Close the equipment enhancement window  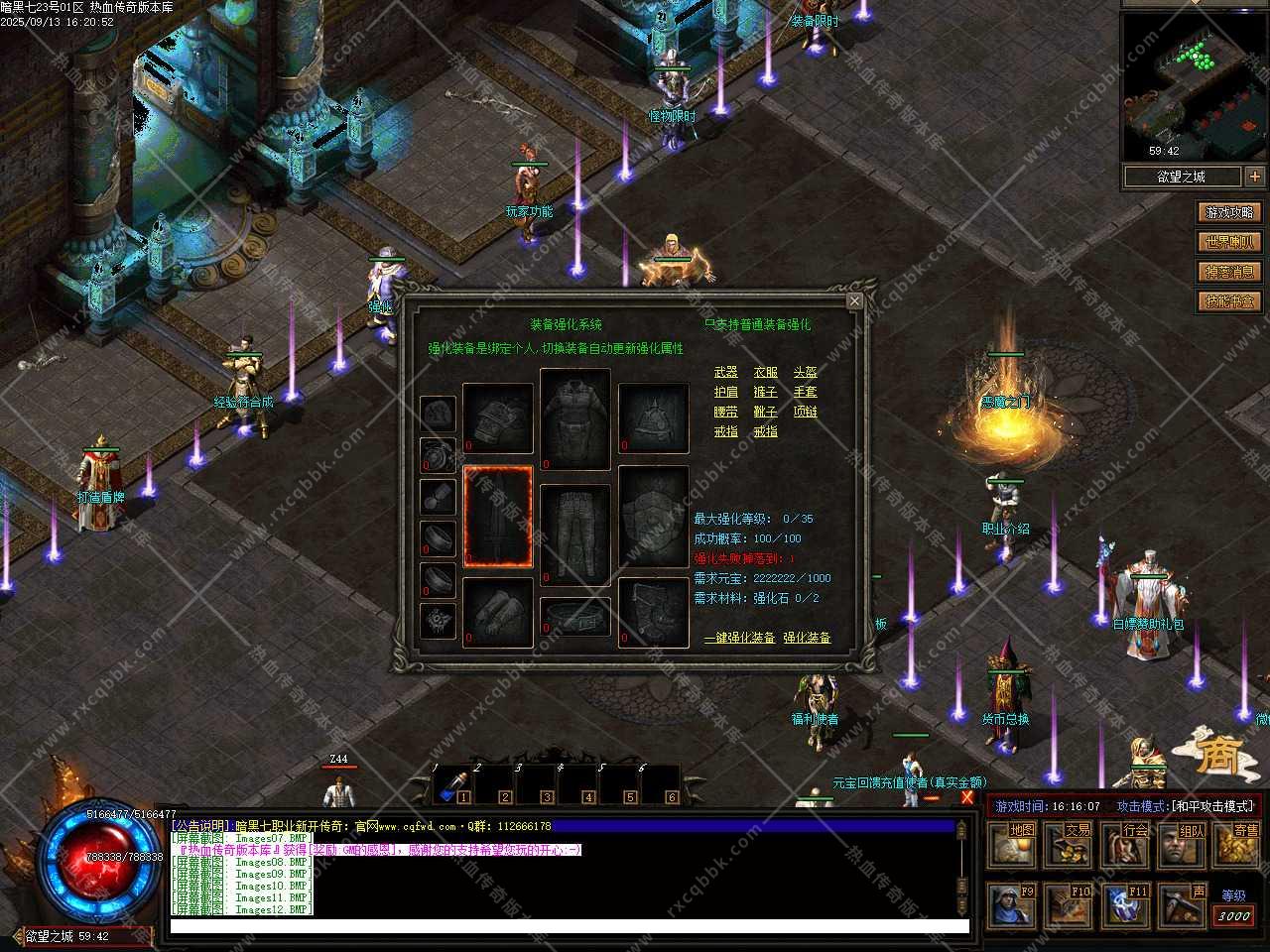[854, 300]
